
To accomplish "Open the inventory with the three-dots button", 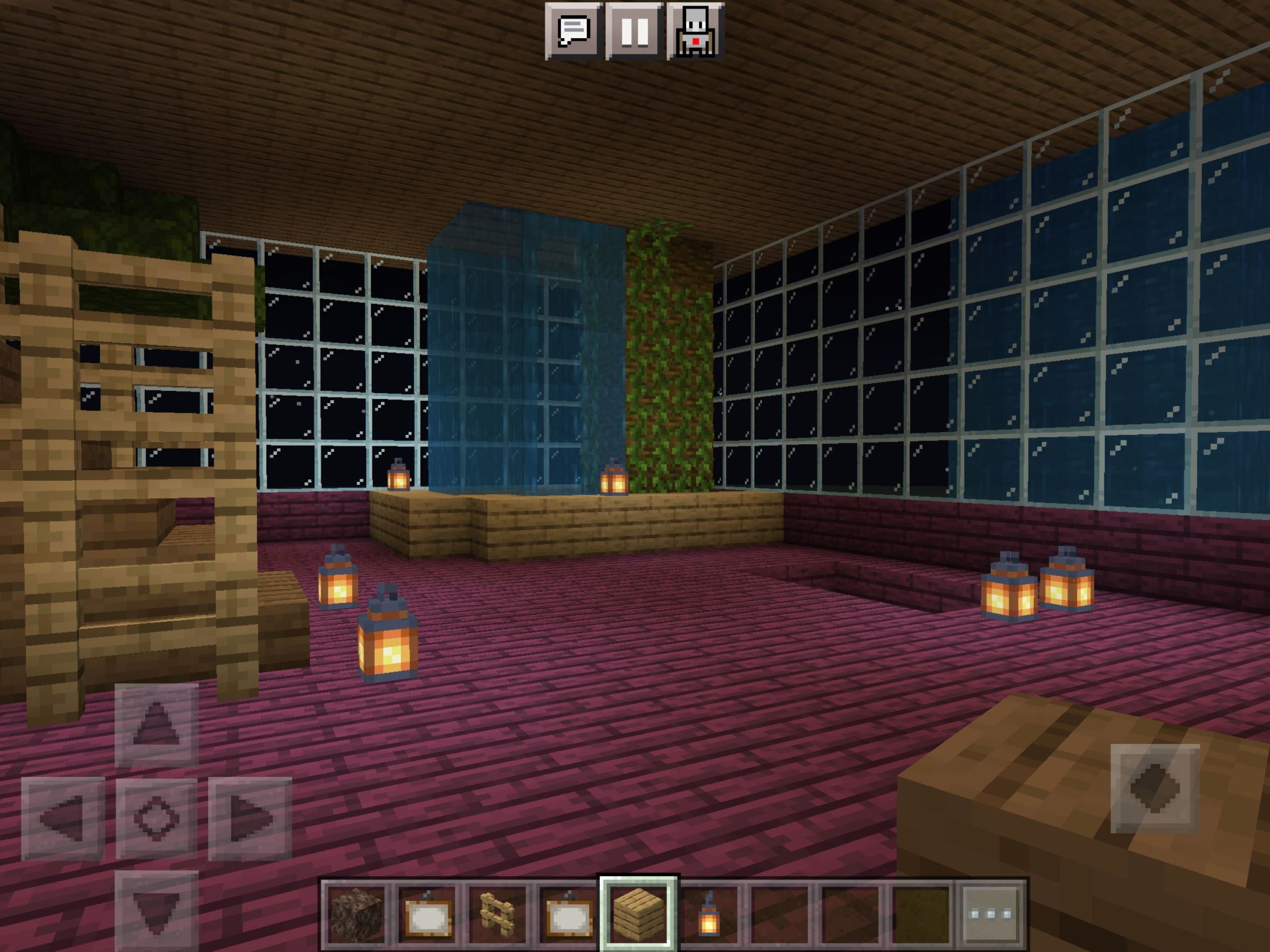I will pos(991,914).
